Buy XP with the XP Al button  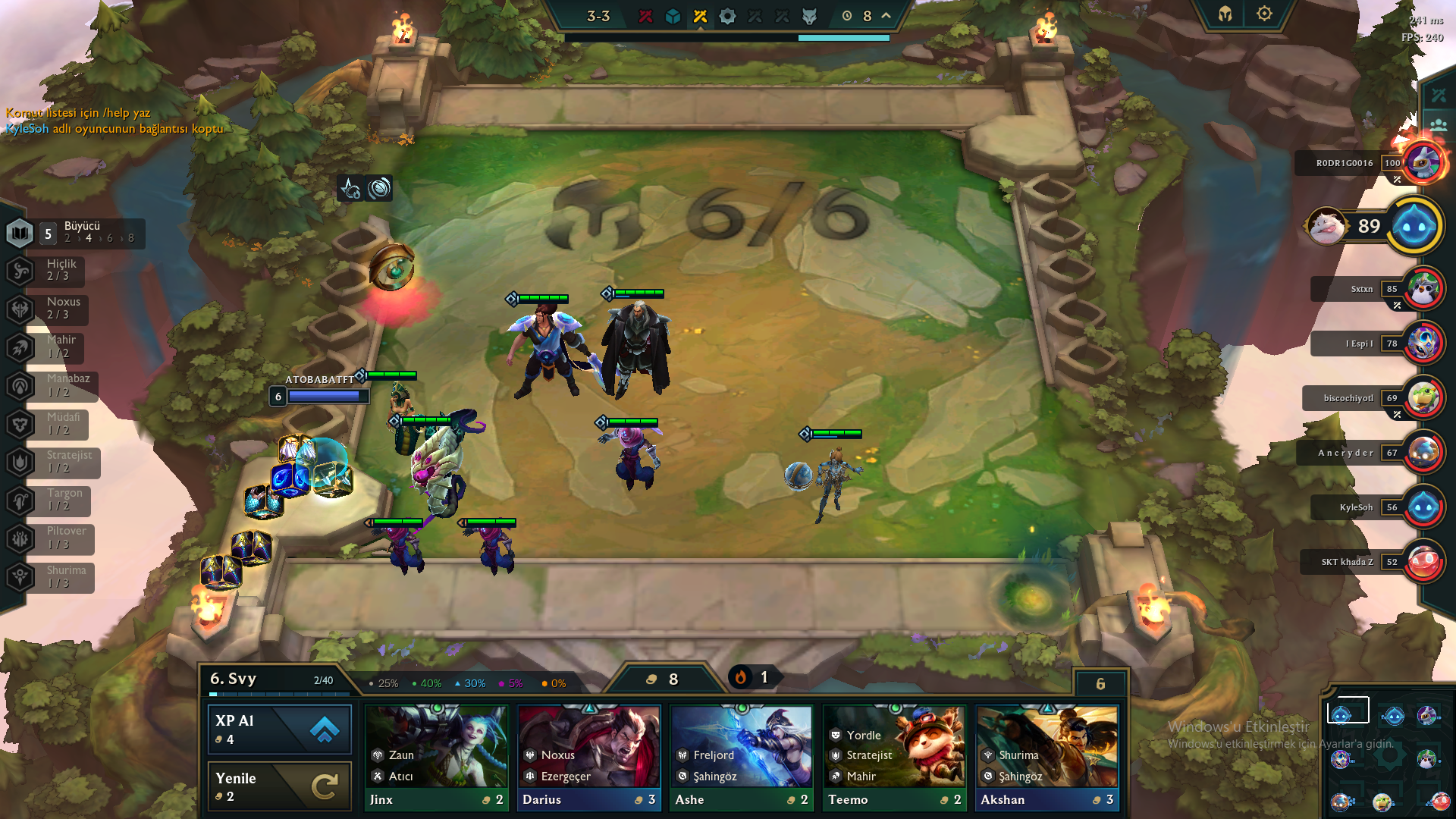[279, 730]
